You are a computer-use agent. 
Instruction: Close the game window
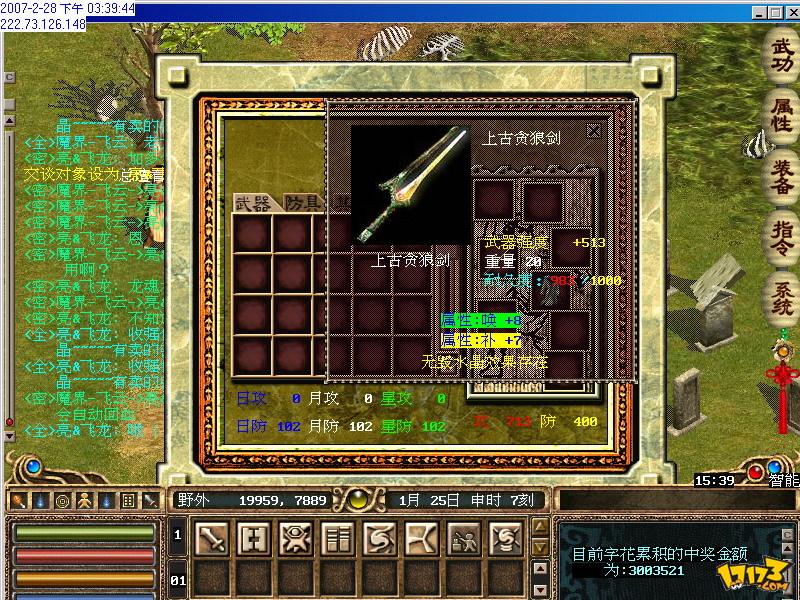[791, 12]
